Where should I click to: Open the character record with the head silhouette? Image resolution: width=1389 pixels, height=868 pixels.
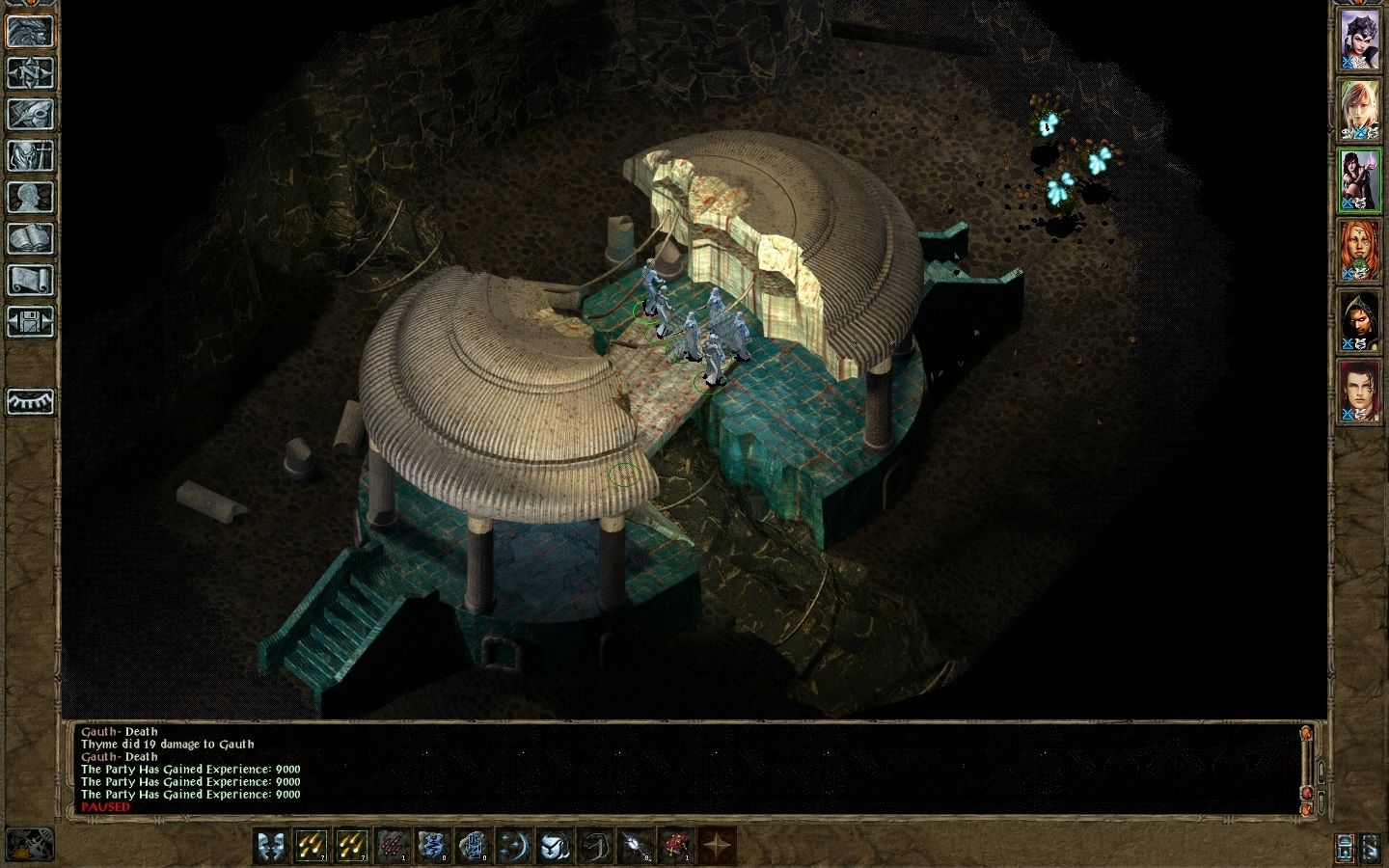coord(30,197)
